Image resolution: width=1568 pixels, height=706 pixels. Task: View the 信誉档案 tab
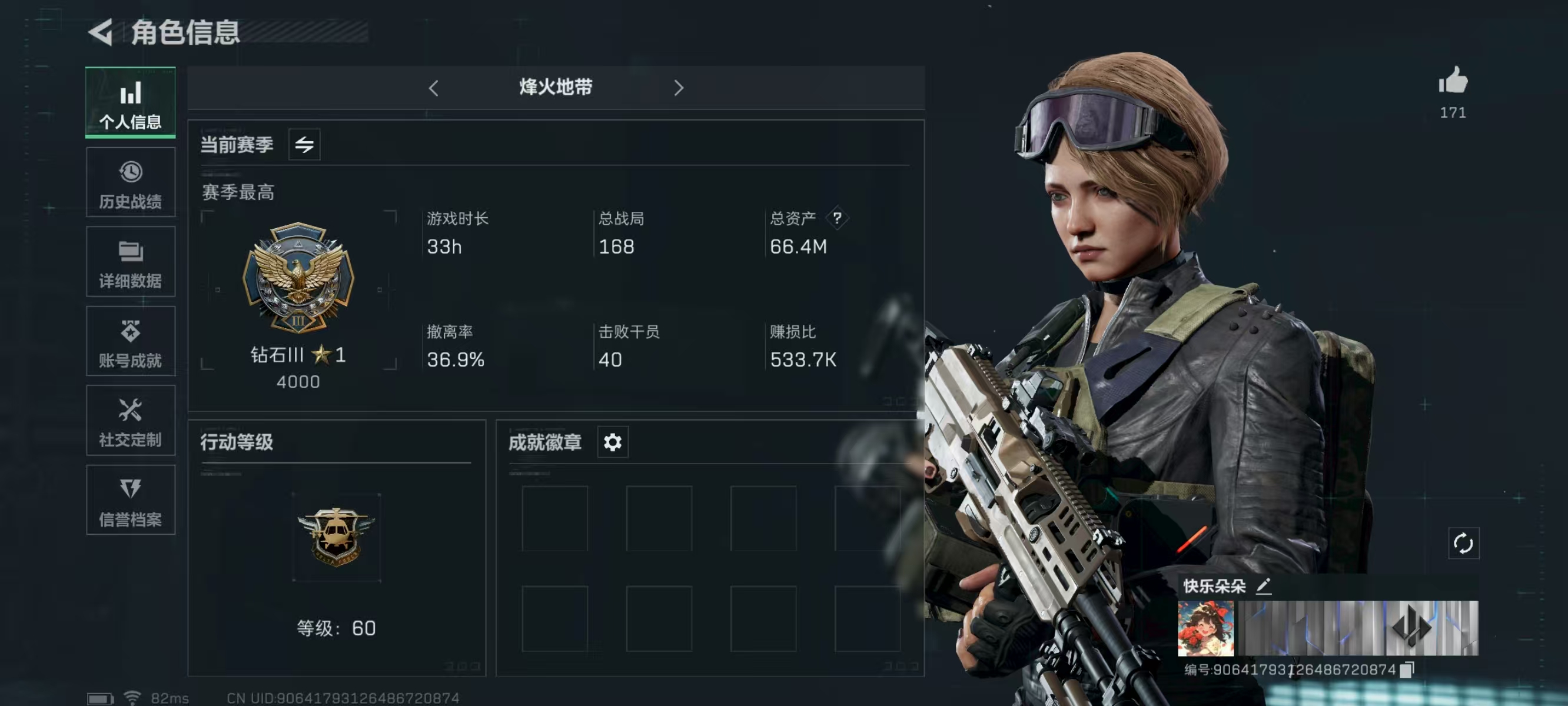(130, 500)
